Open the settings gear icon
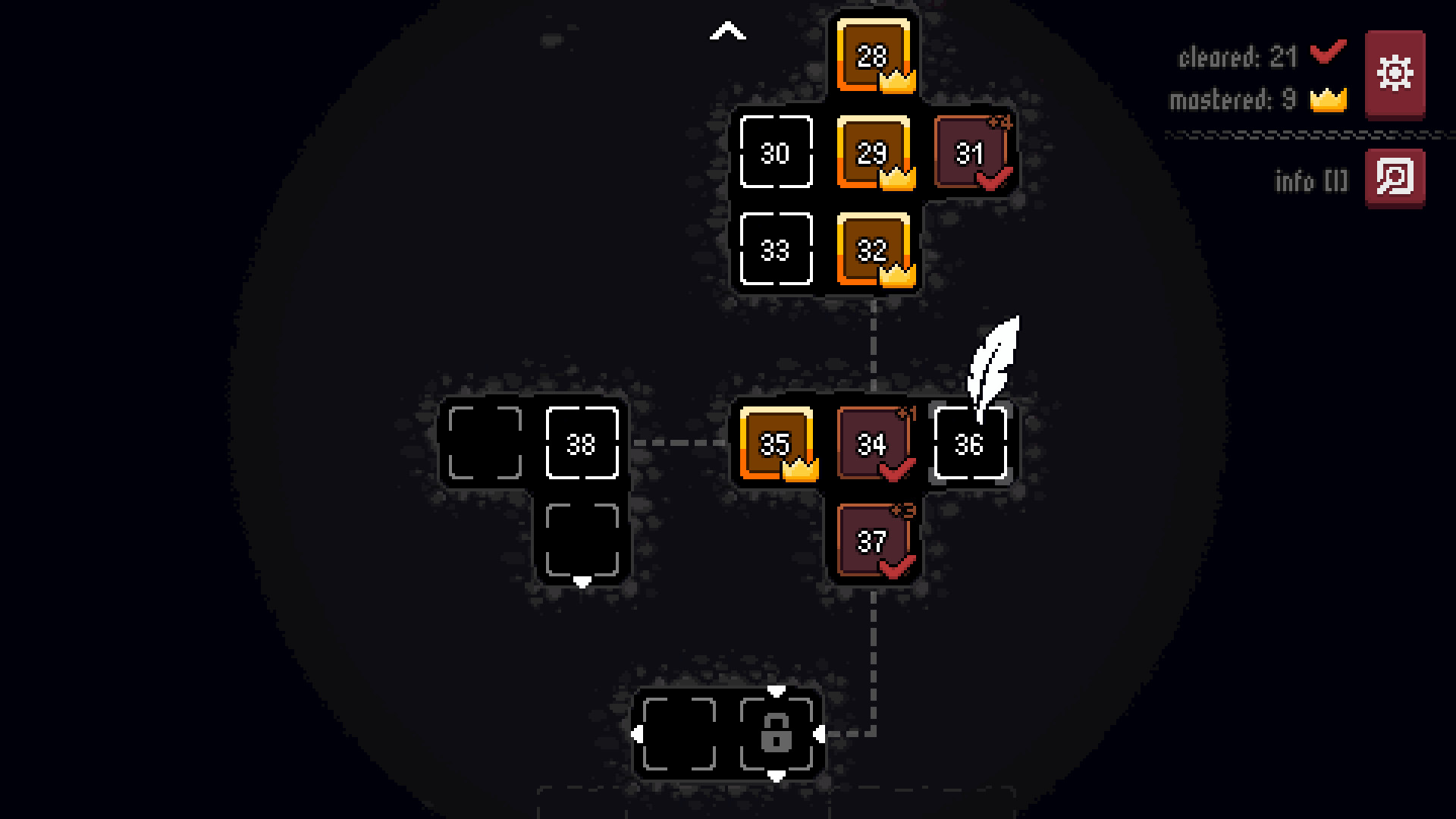 (1394, 74)
